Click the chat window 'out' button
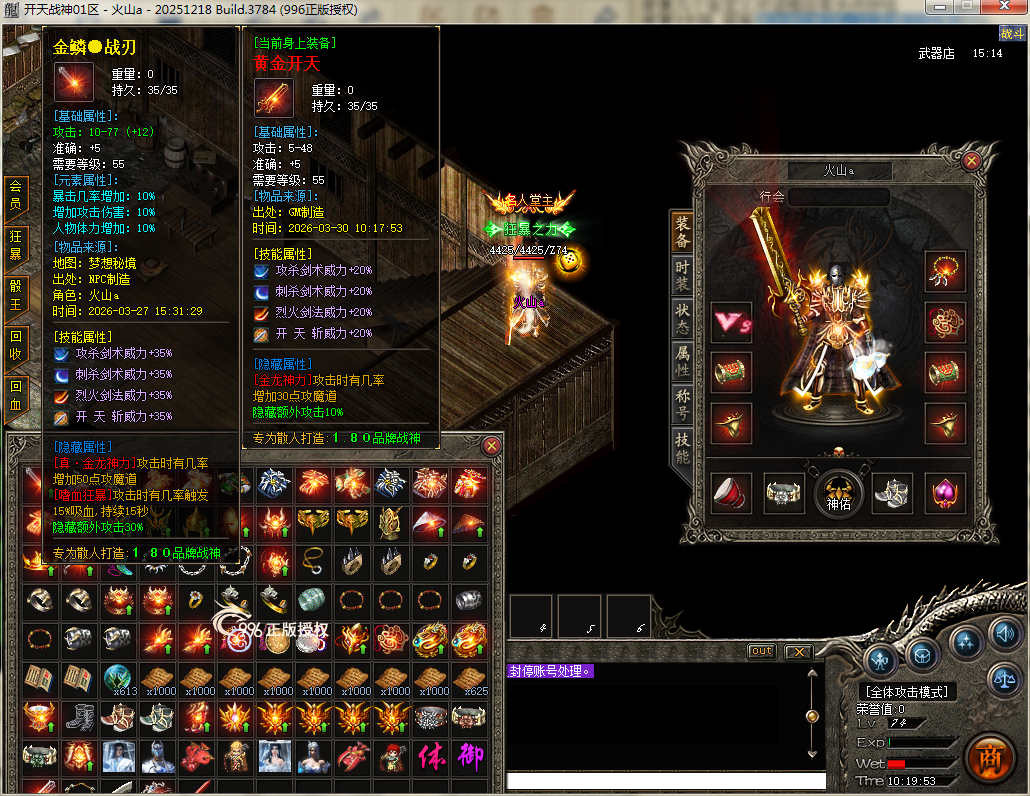 tap(762, 651)
